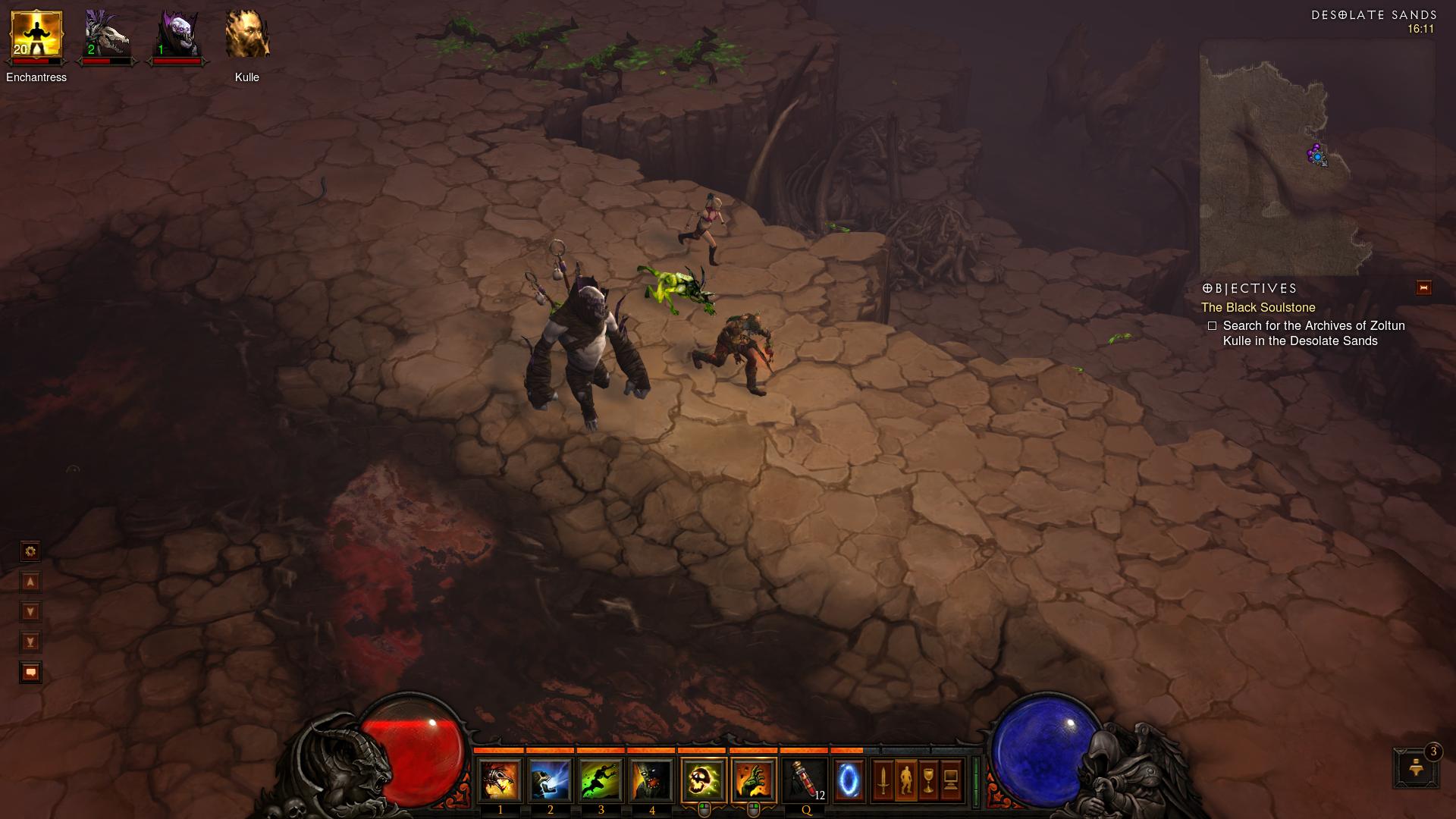Open the game menu computer icon
This screenshot has width=1456, height=819.
pyautogui.click(x=951, y=780)
